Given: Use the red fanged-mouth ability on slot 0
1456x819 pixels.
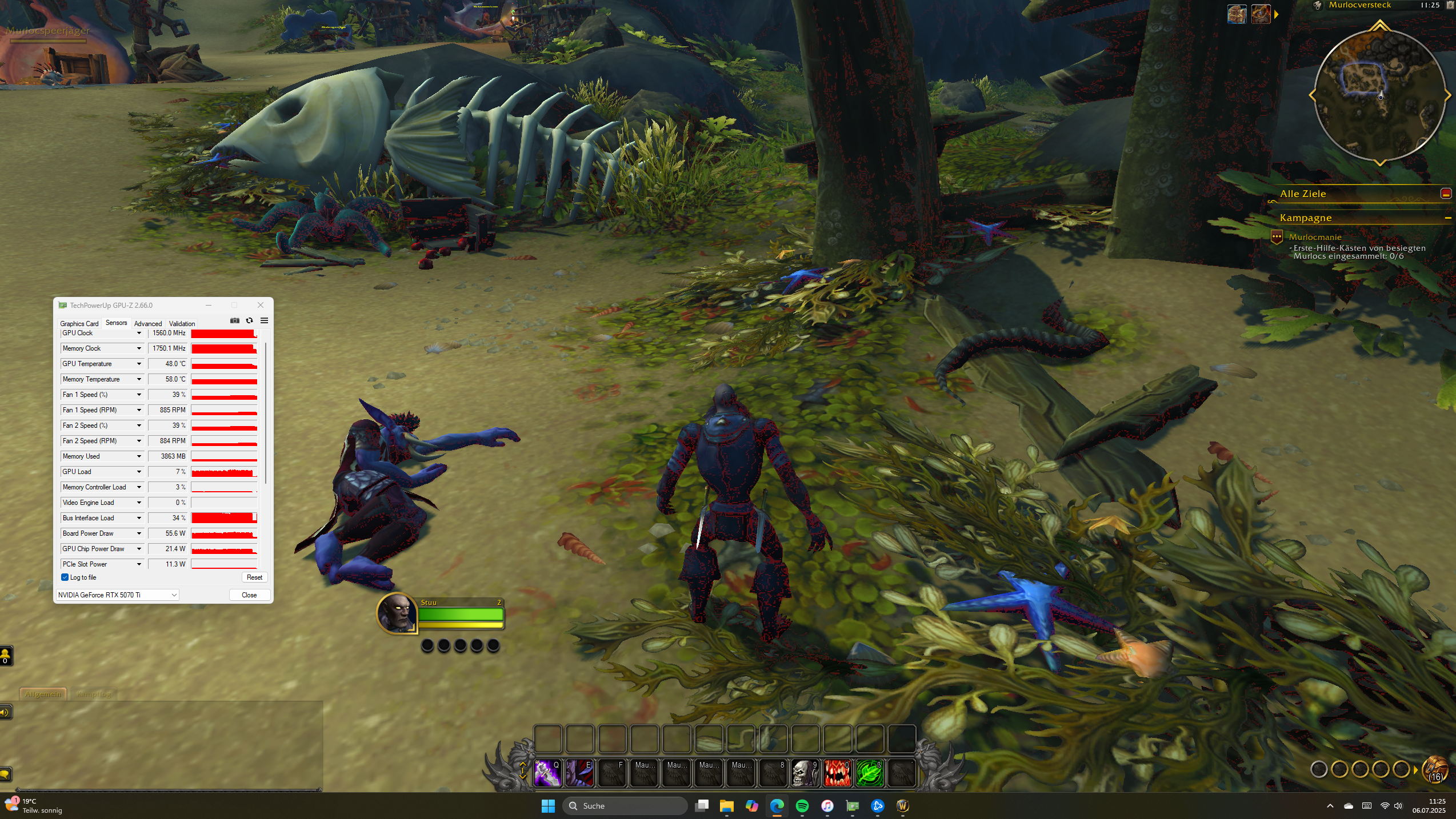Looking at the screenshot, I should click(x=837, y=772).
